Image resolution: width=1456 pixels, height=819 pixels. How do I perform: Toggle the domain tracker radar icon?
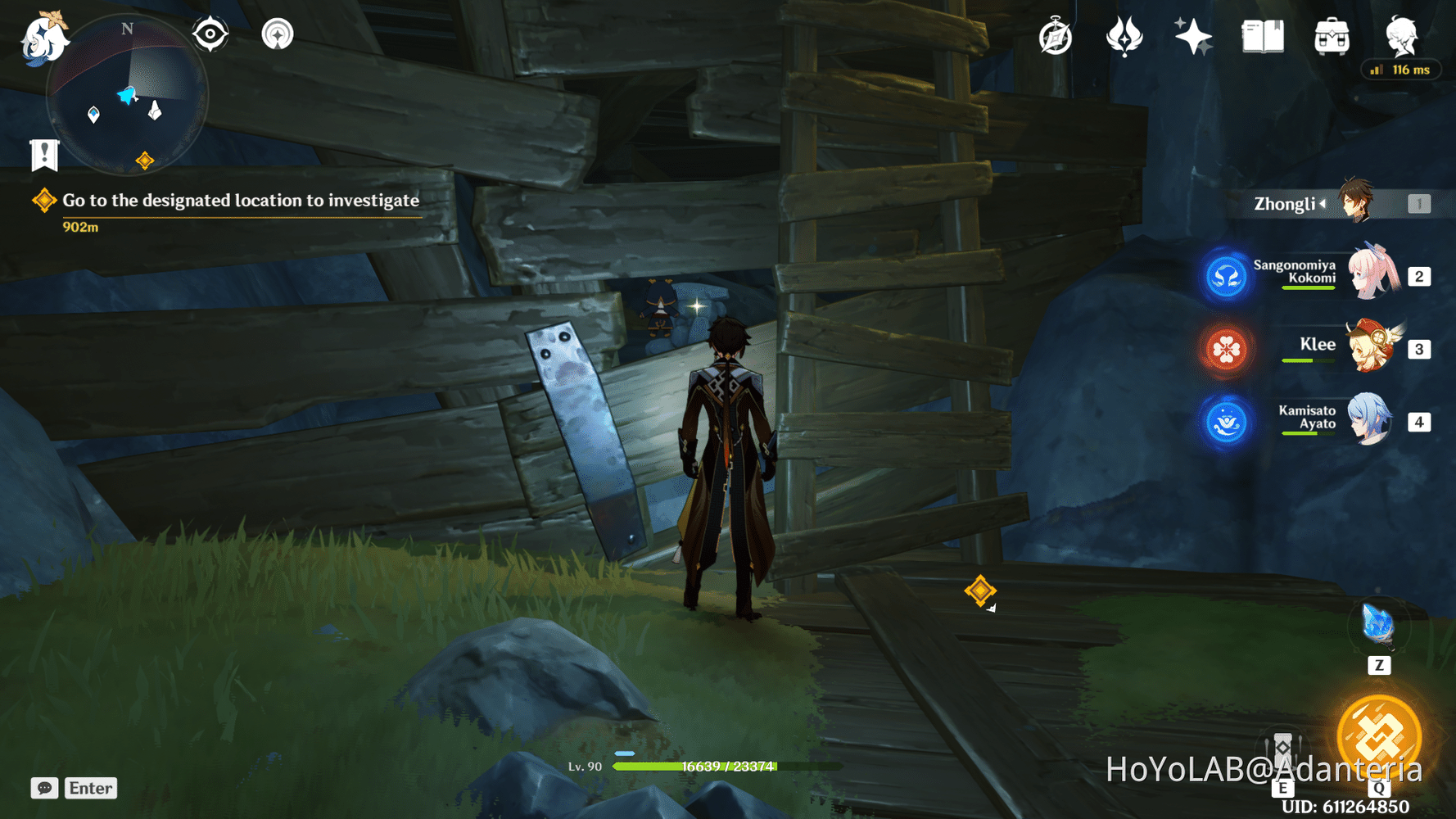(278, 33)
